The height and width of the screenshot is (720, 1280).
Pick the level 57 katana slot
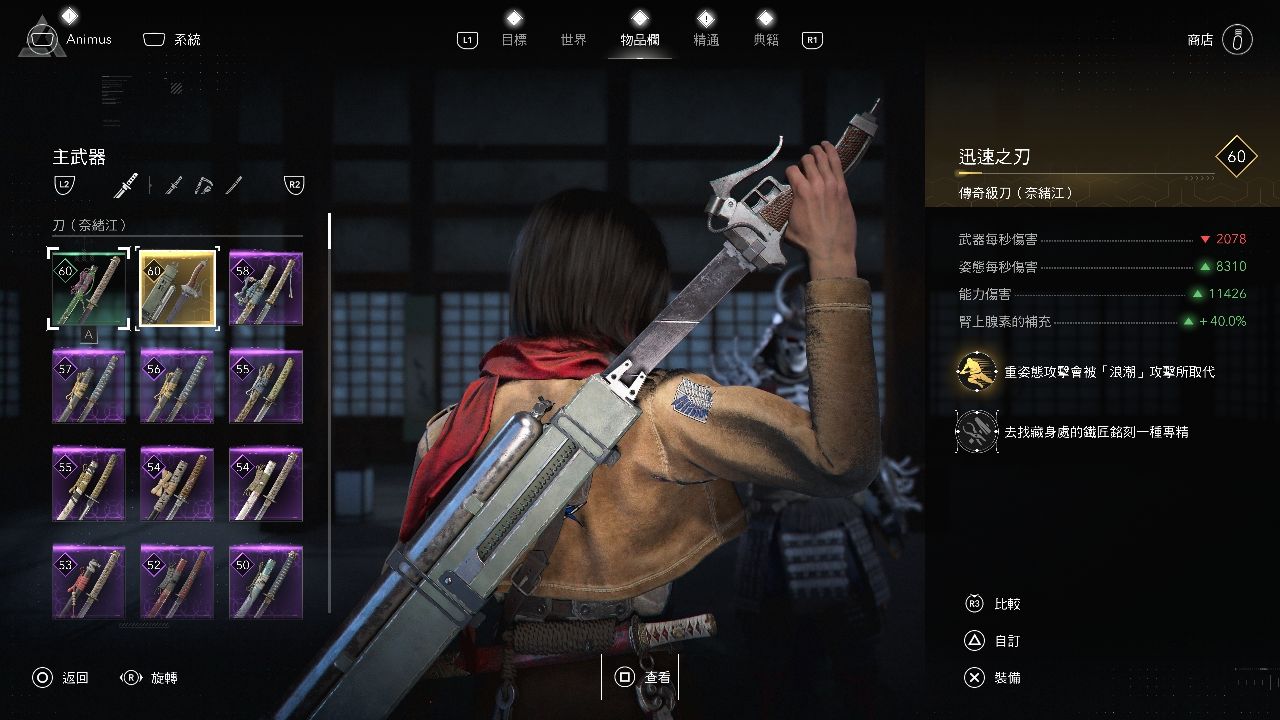click(89, 386)
